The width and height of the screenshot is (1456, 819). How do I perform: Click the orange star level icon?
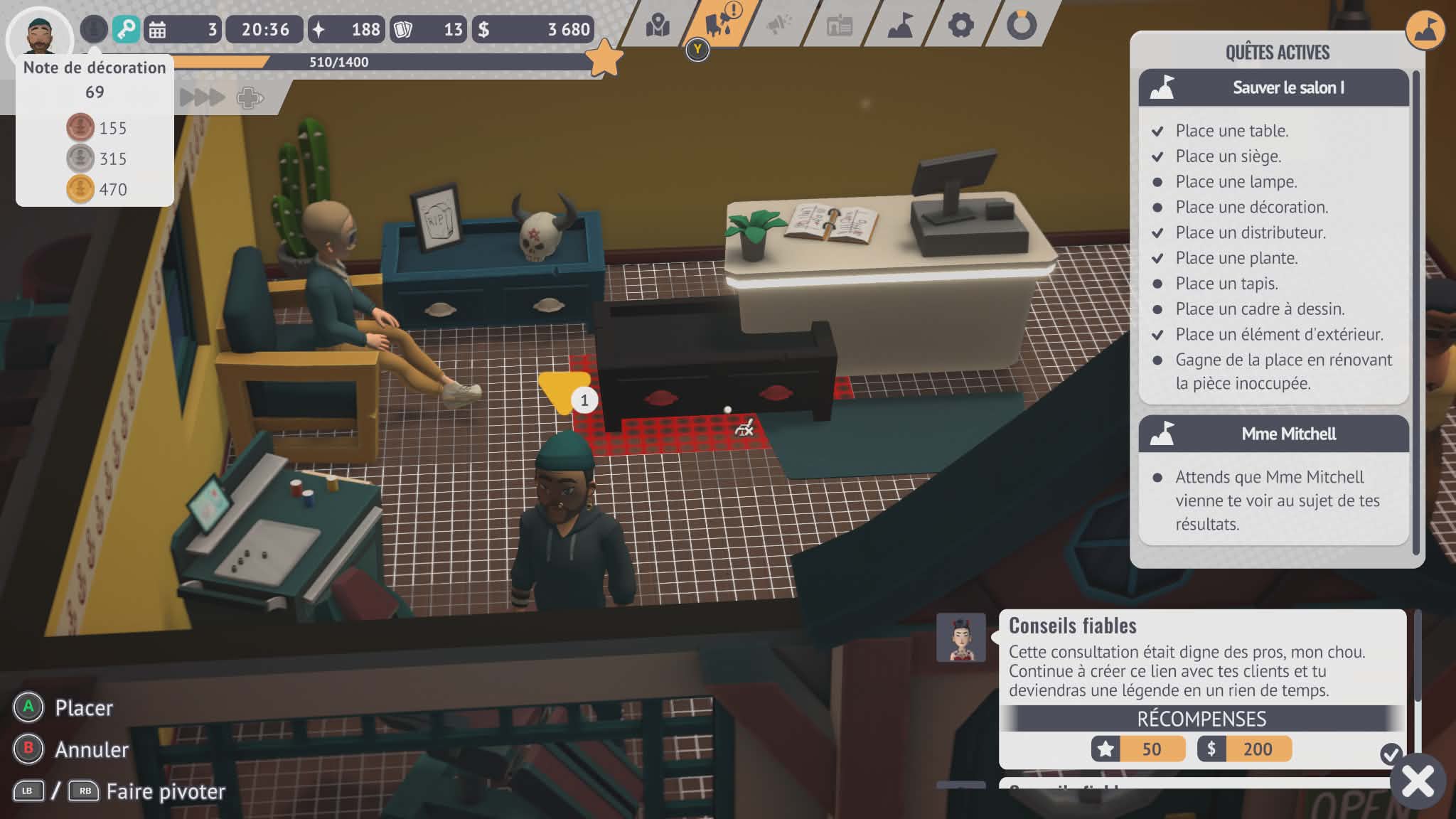[x=604, y=58]
